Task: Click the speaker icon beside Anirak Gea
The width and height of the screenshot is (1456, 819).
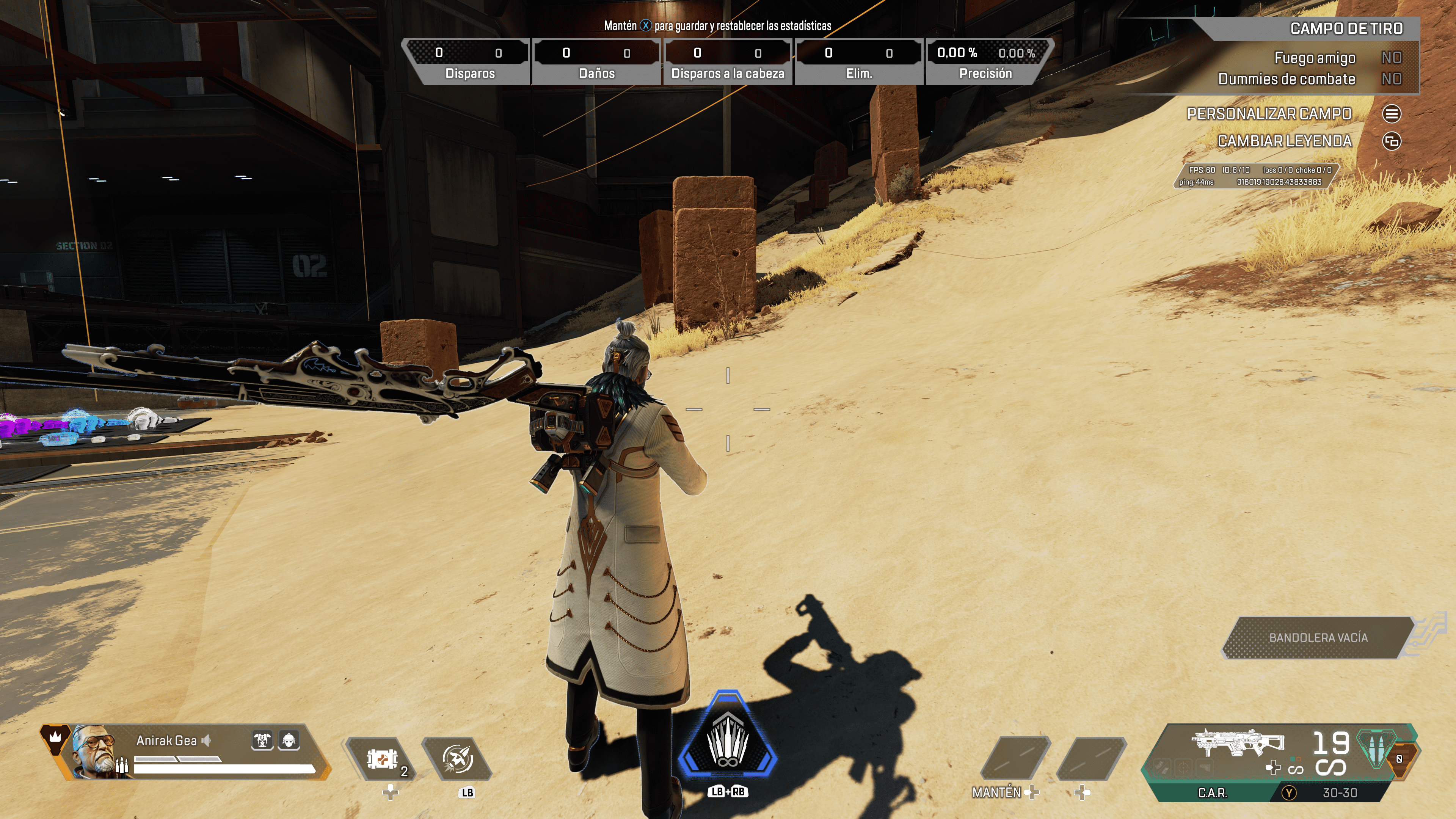Action: point(206,741)
